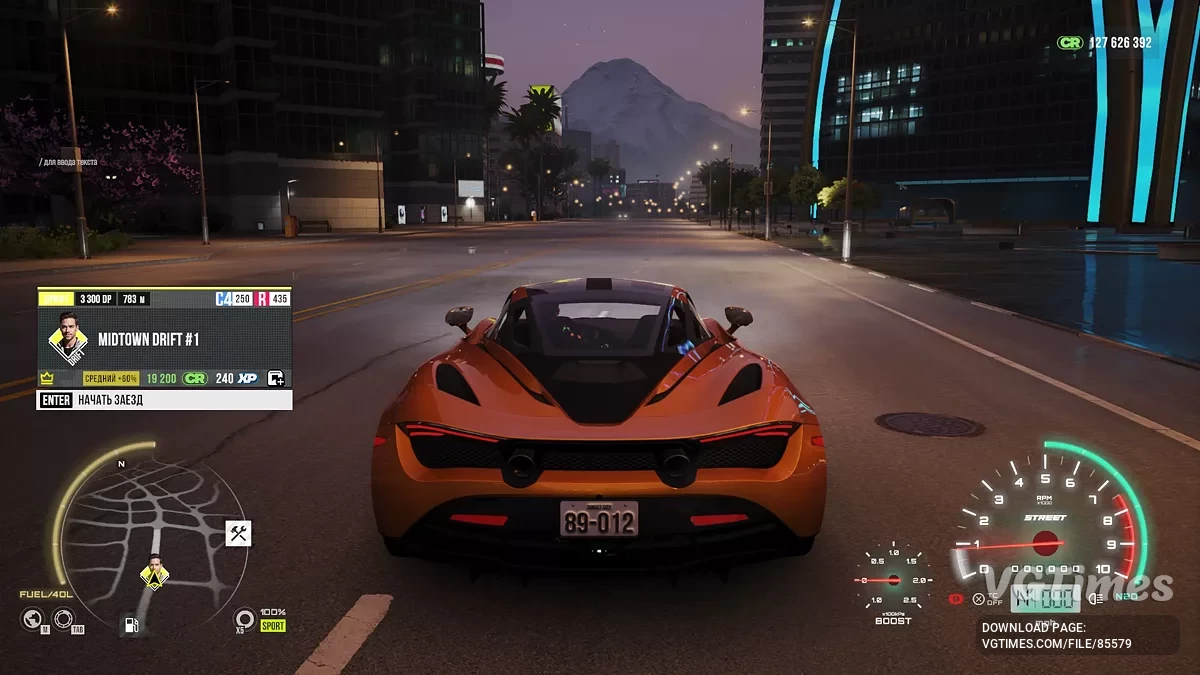Click the add-to-playlist icon on event card
Viewport: 1200px width, 675px height.
tap(276, 378)
